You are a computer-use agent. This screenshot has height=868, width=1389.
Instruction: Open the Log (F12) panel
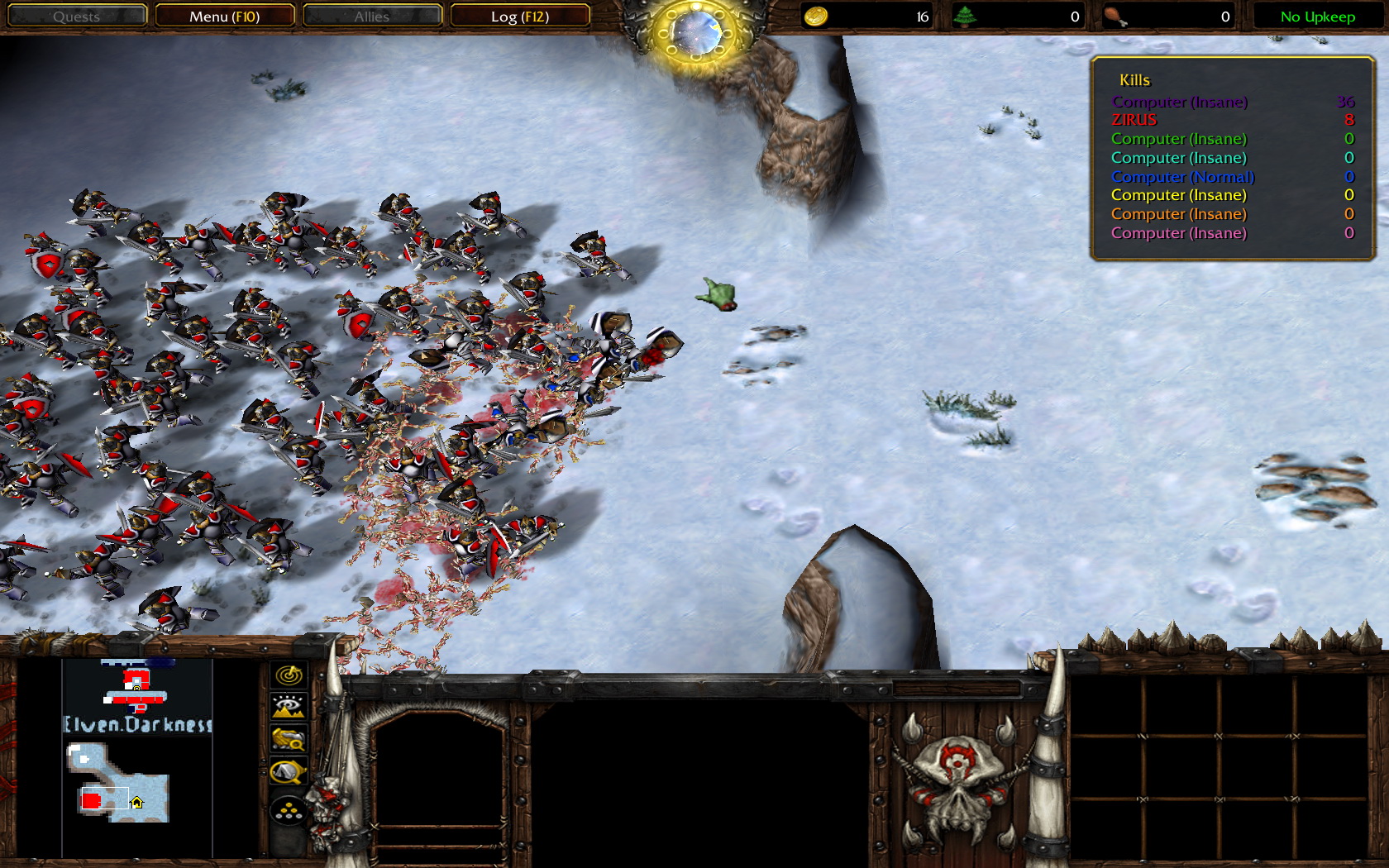[x=520, y=16]
